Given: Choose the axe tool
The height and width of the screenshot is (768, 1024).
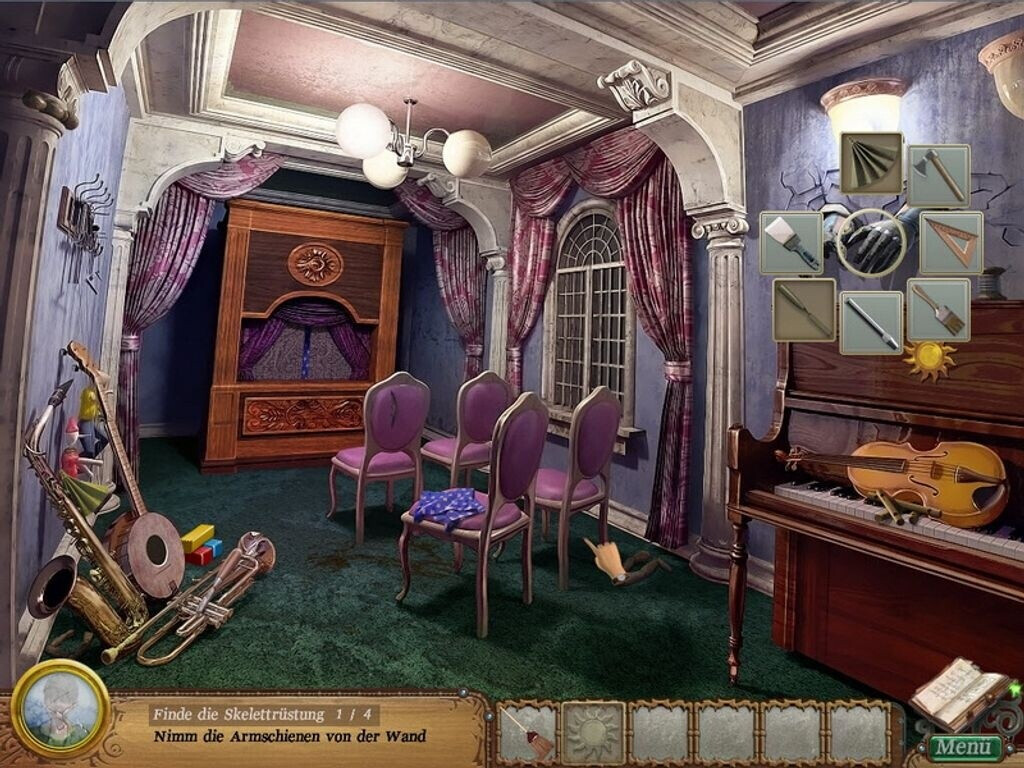Looking at the screenshot, I should 938,176.
